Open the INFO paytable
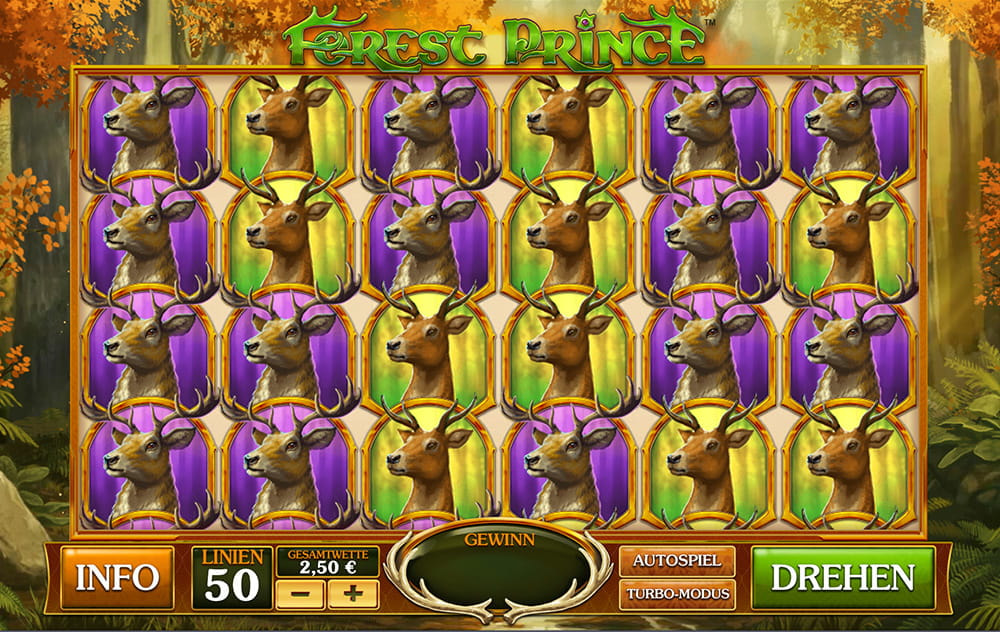The width and height of the screenshot is (1000, 632). click(x=116, y=577)
